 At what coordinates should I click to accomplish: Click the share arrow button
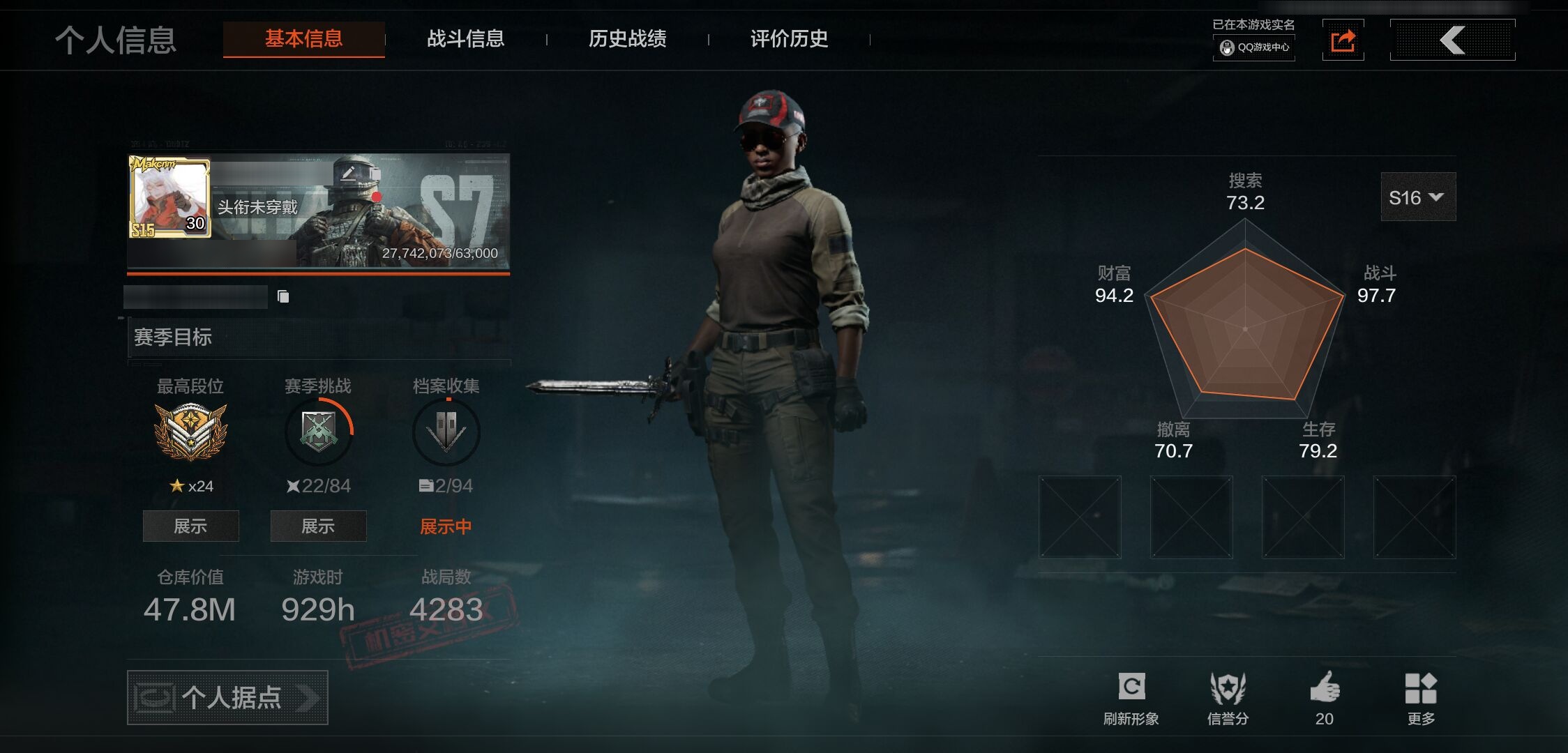coord(1343,40)
